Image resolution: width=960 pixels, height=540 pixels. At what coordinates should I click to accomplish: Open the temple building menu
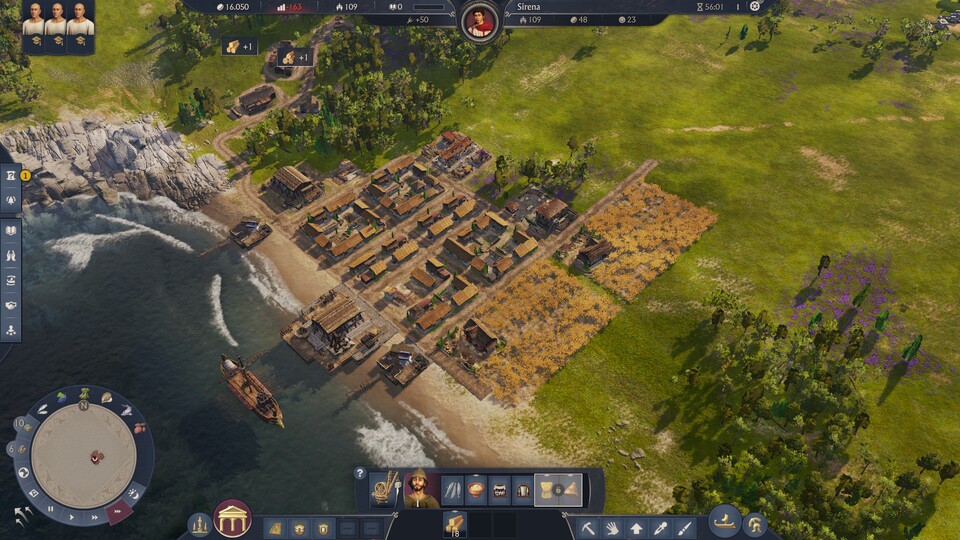coord(232,519)
